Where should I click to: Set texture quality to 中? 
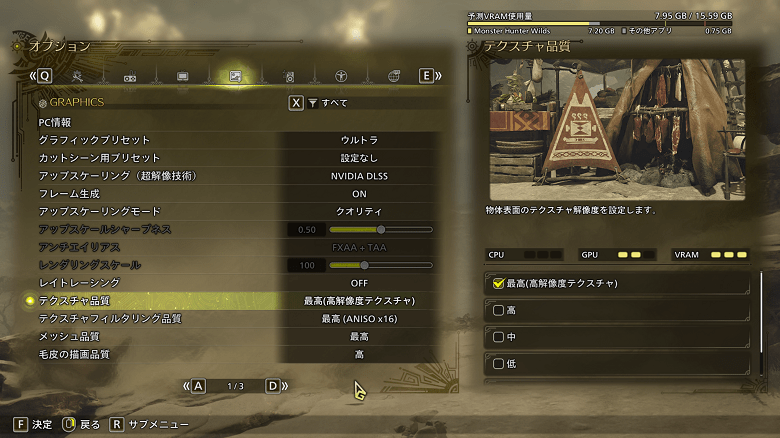click(x=615, y=337)
